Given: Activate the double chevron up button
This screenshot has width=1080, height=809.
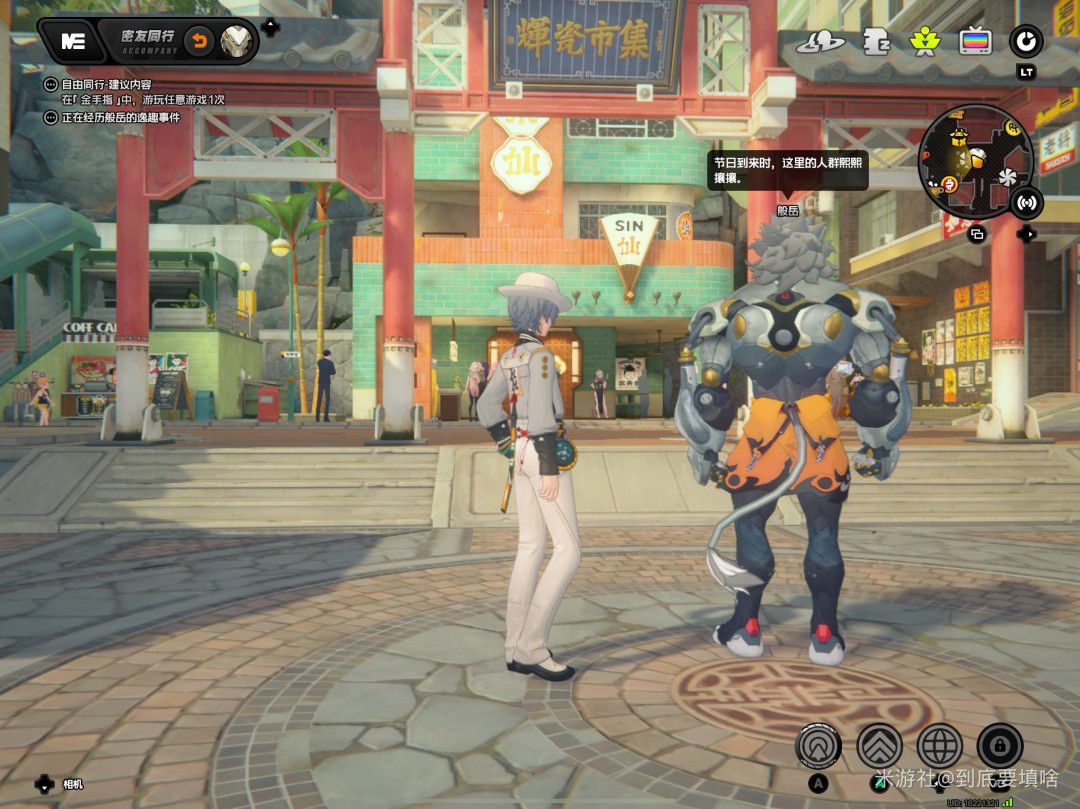Looking at the screenshot, I should point(879,745).
